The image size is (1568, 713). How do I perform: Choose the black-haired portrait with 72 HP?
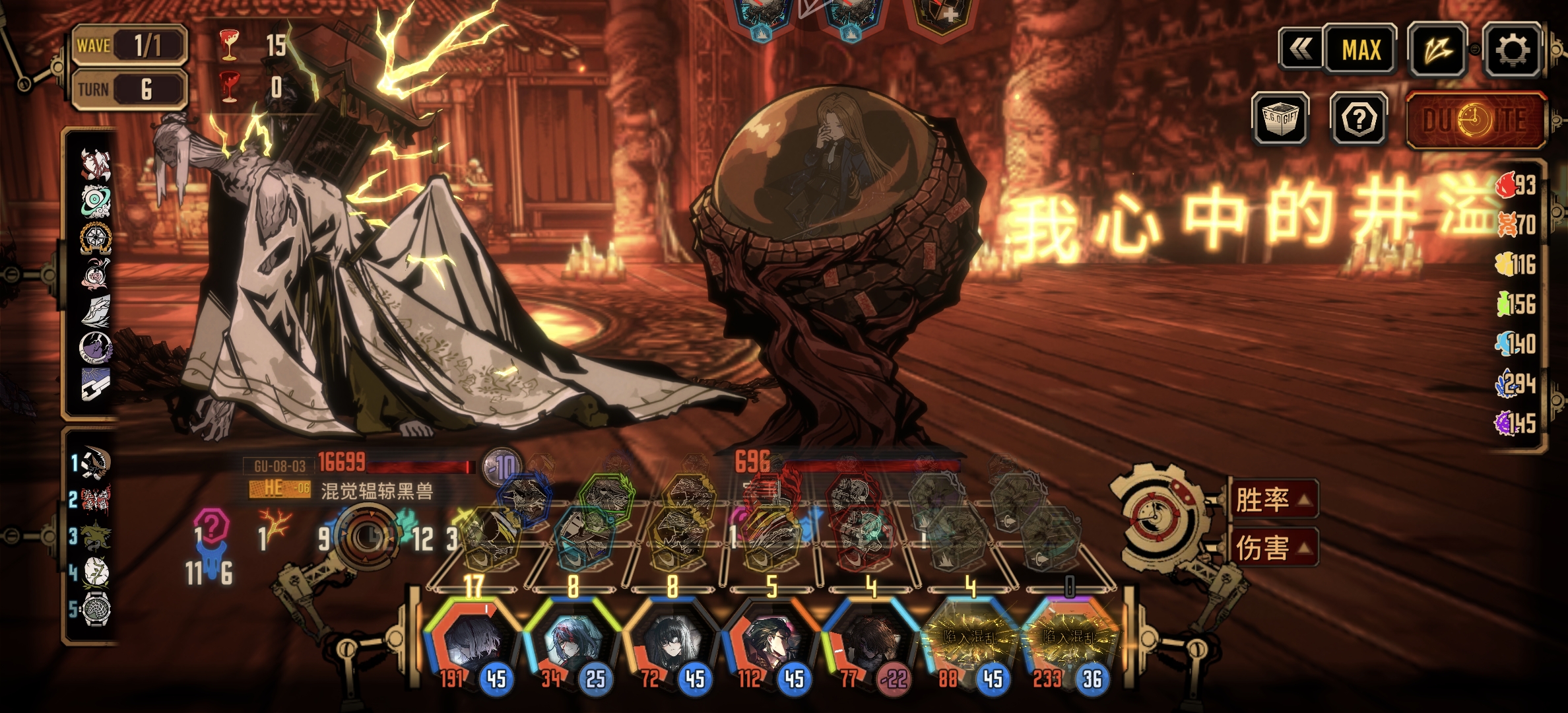pyautogui.click(x=671, y=639)
